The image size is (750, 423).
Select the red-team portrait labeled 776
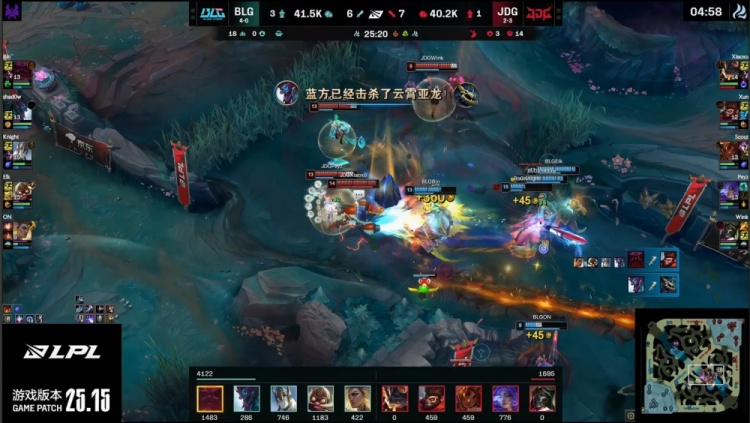click(505, 398)
